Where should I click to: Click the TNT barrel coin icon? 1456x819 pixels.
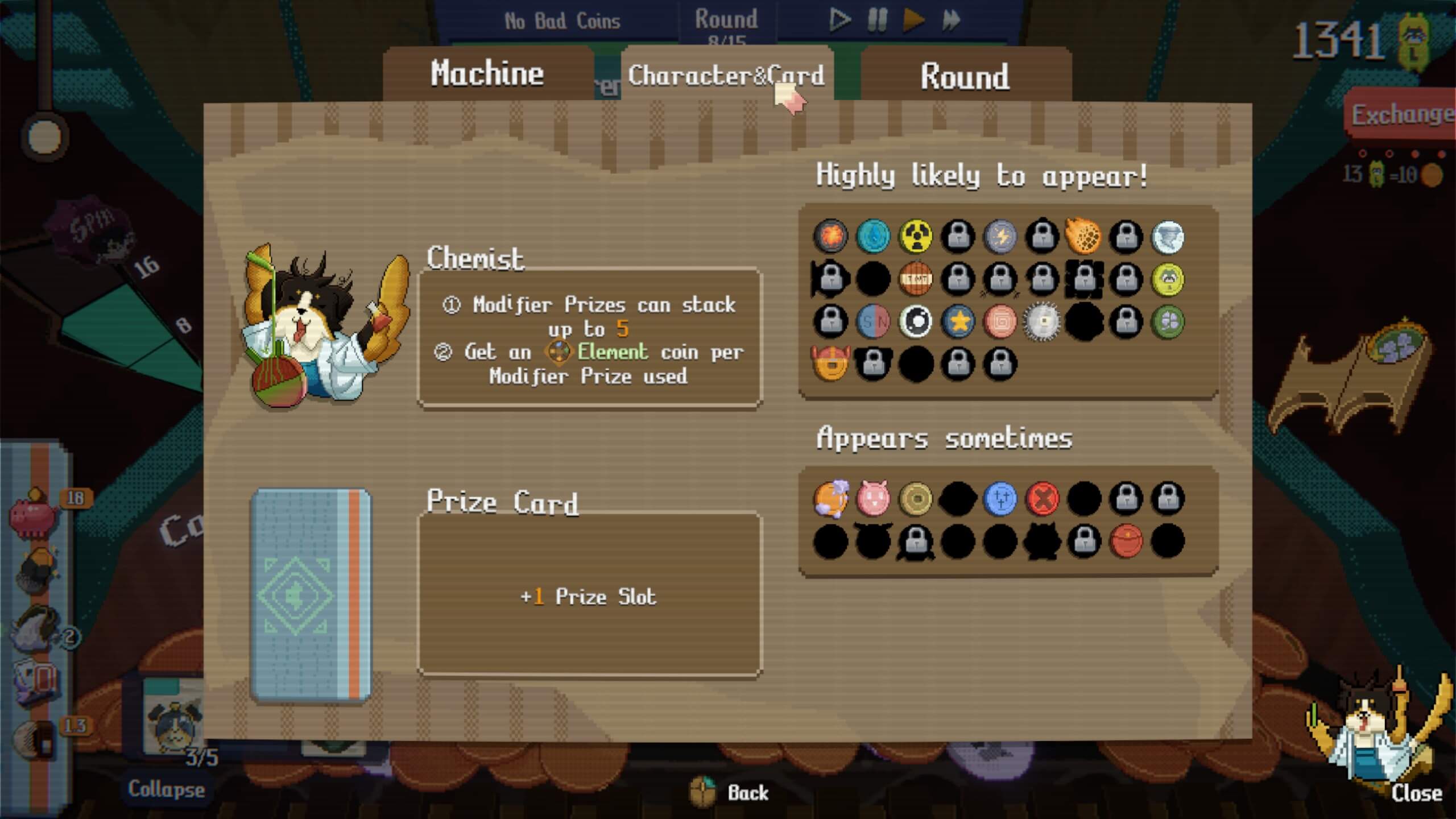click(x=916, y=280)
